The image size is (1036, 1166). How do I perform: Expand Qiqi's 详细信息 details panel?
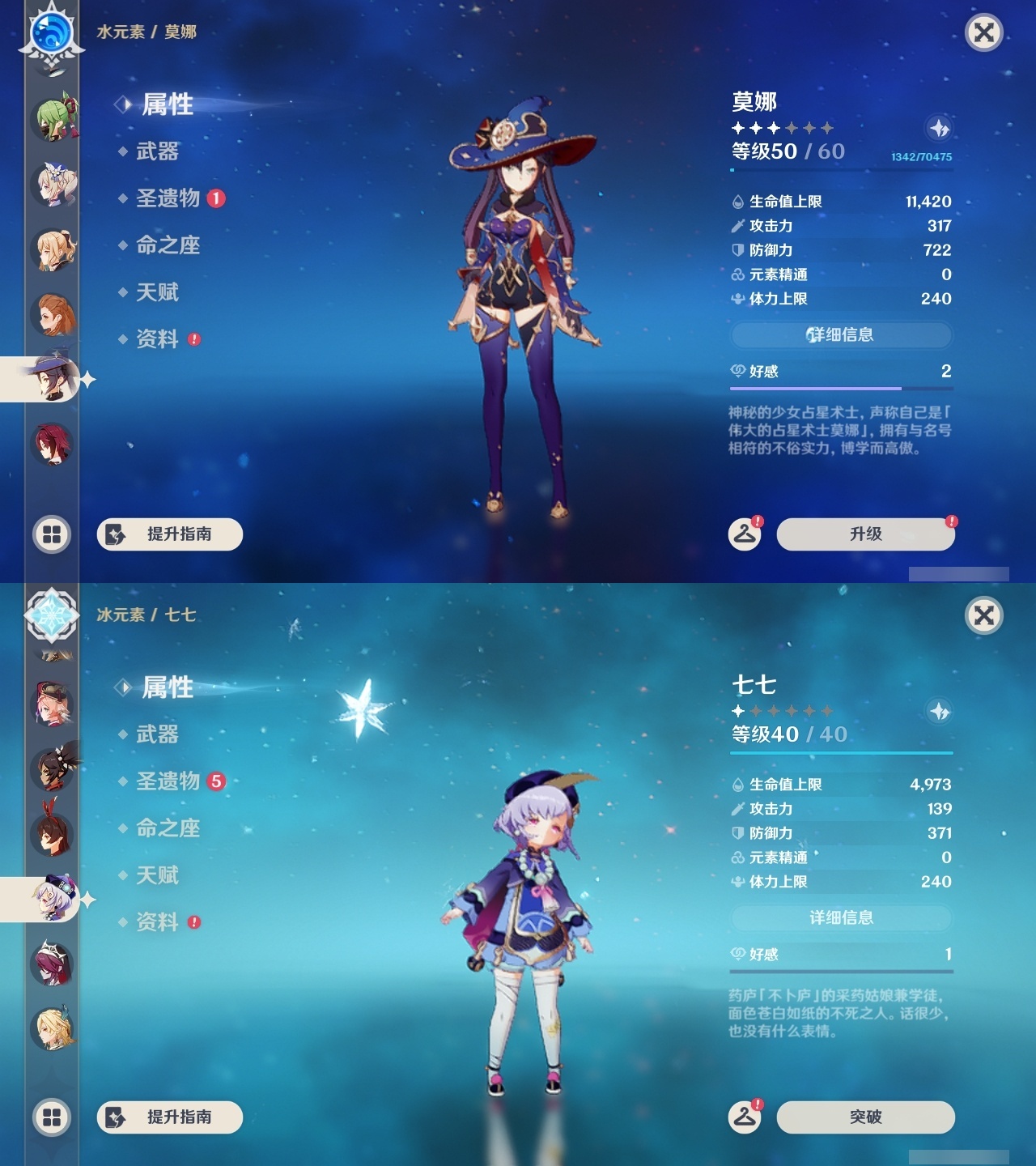pos(842,917)
